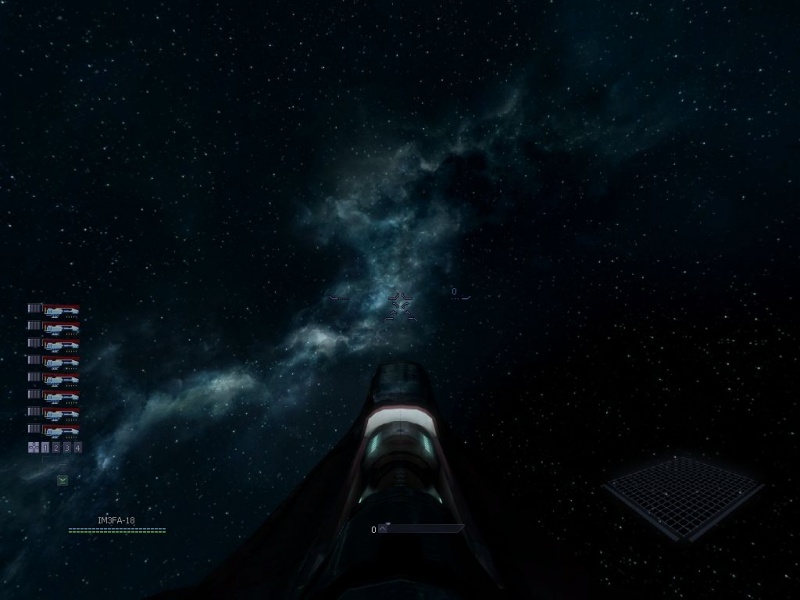Select weapon group 2 button
Viewport: 800px width, 600px height.
[56, 447]
